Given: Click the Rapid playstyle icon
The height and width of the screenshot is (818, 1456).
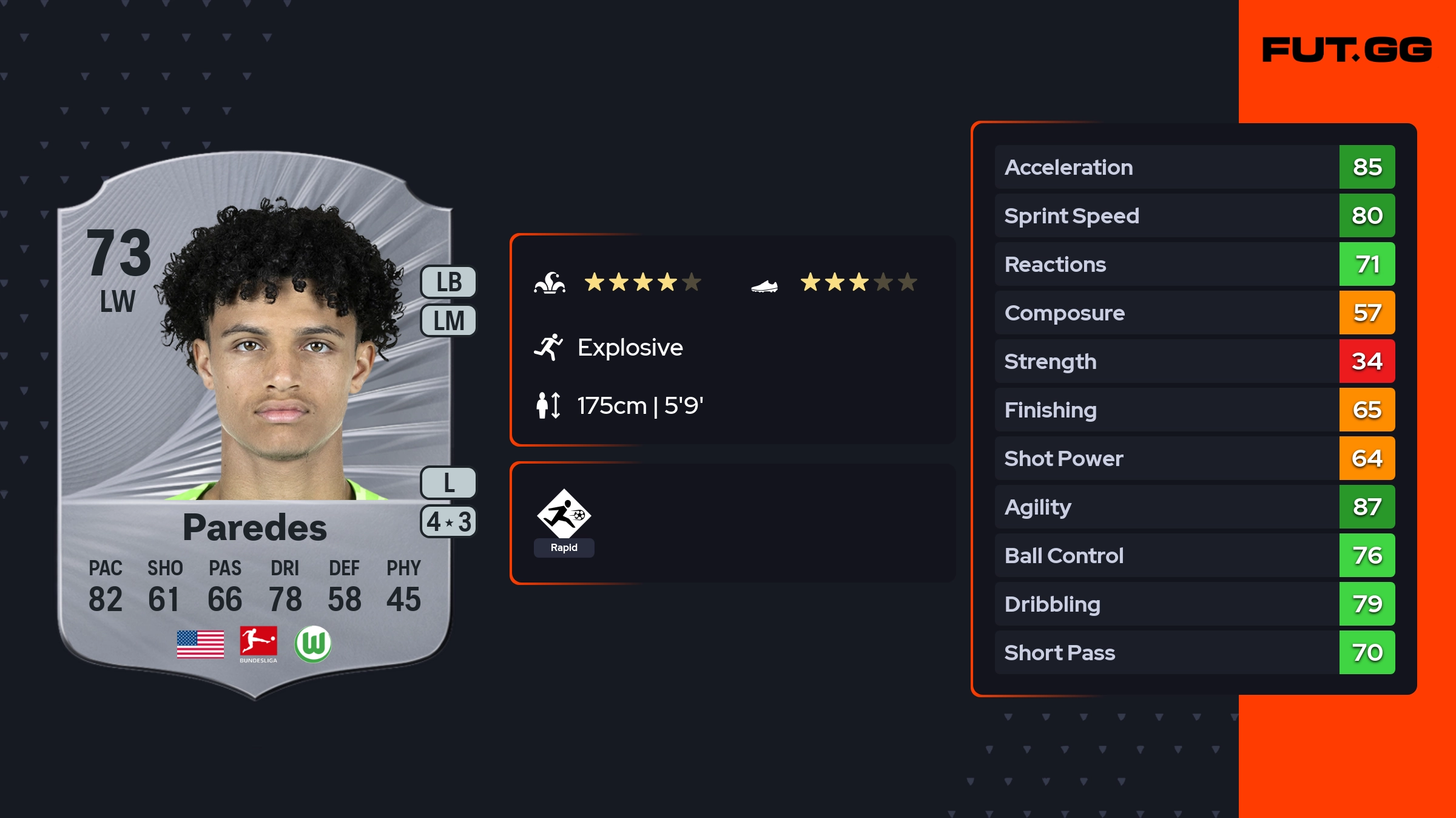Looking at the screenshot, I should click(564, 522).
